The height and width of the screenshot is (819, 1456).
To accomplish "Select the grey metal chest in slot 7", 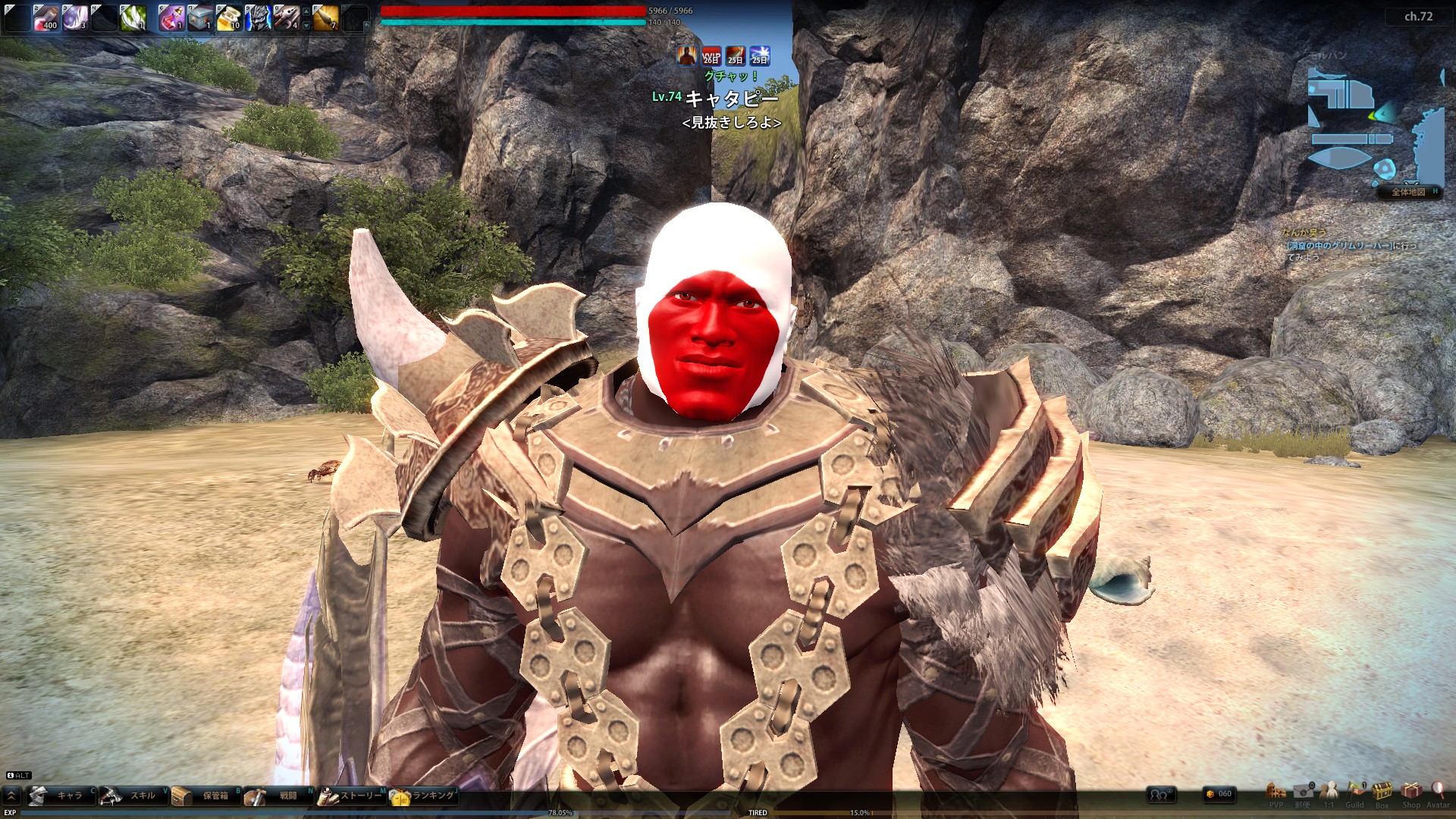I will (200, 17).
